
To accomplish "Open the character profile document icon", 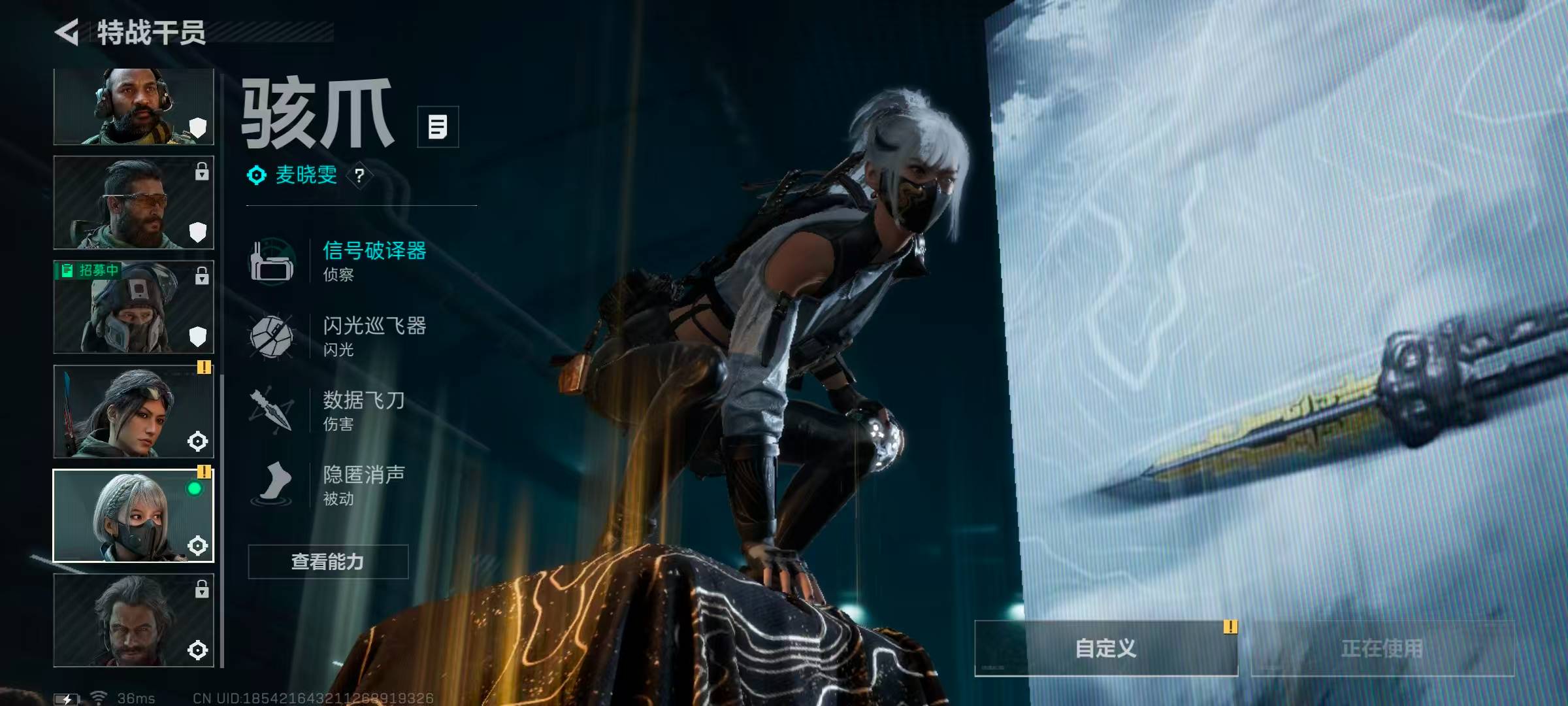I will pos(438,127).
